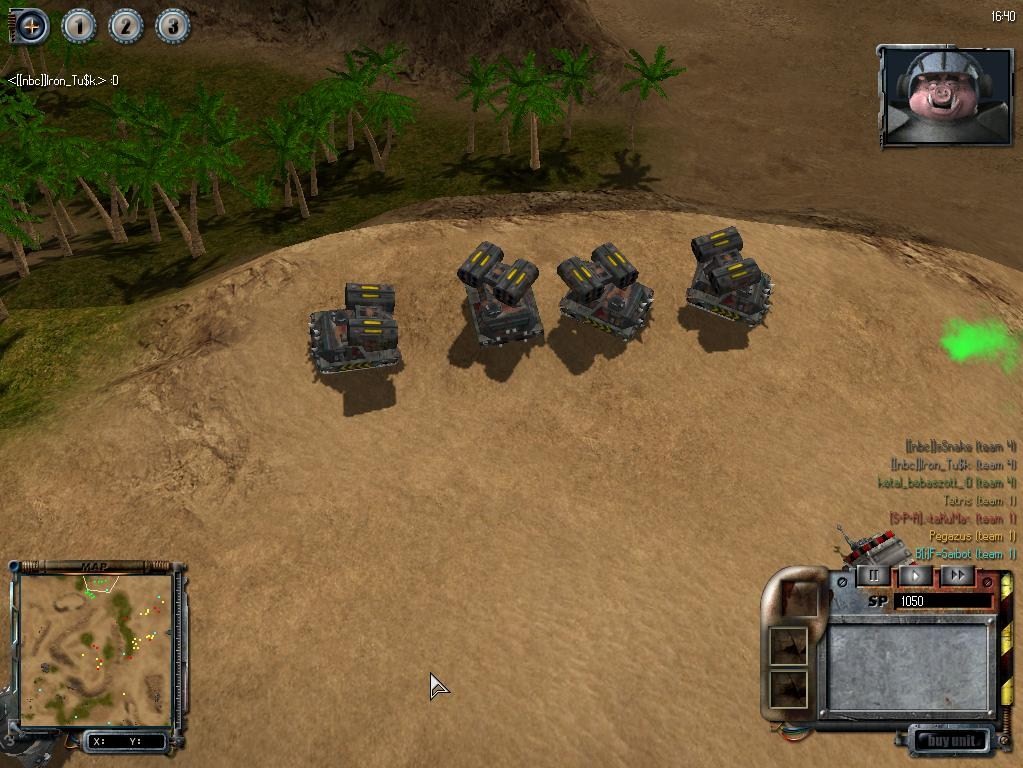Select control group 1
1023x768 pixels.
pyautogui.click(x=79, y=26)
